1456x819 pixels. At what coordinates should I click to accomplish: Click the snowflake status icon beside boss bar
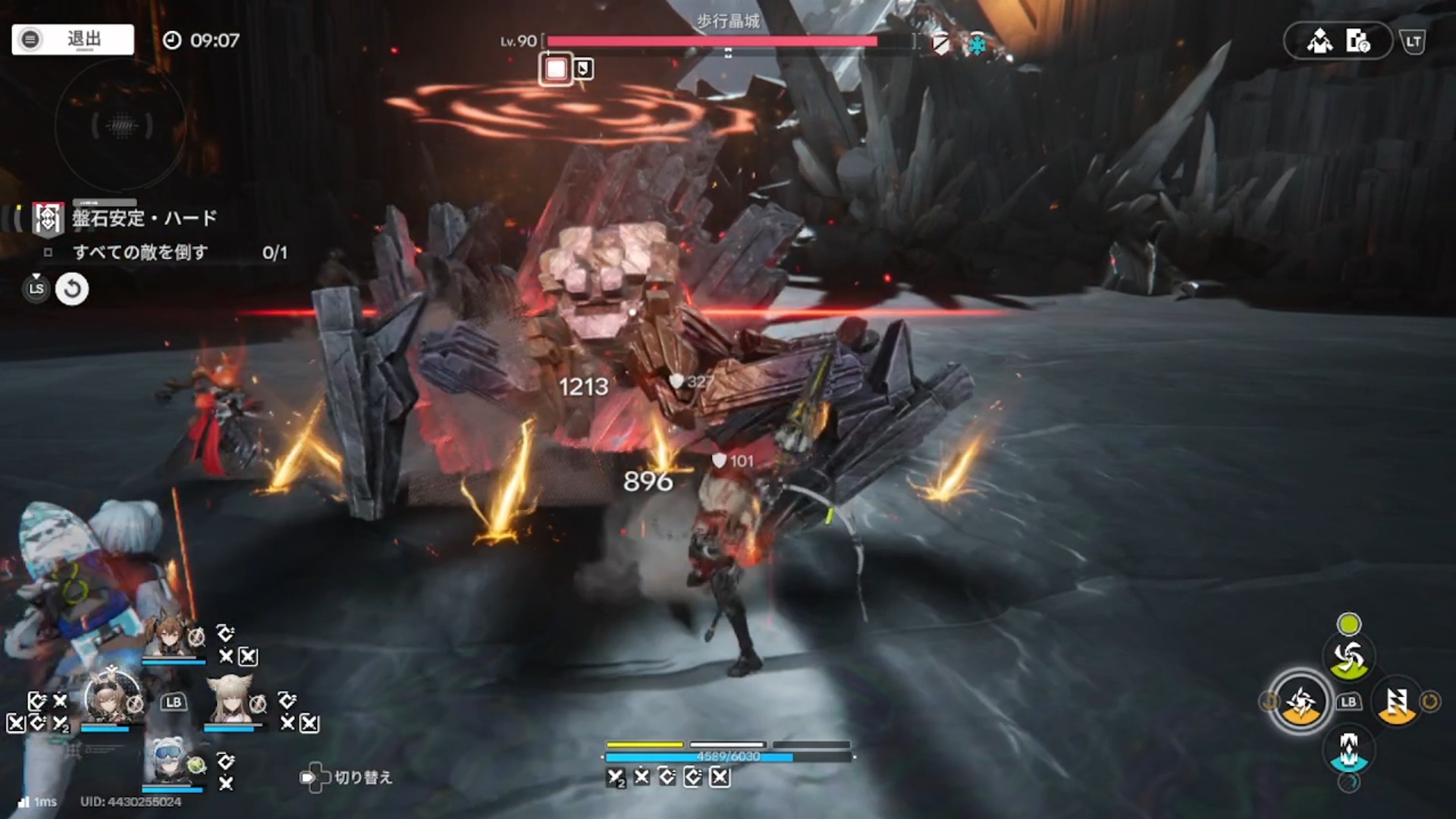click(x=978, y=45)
